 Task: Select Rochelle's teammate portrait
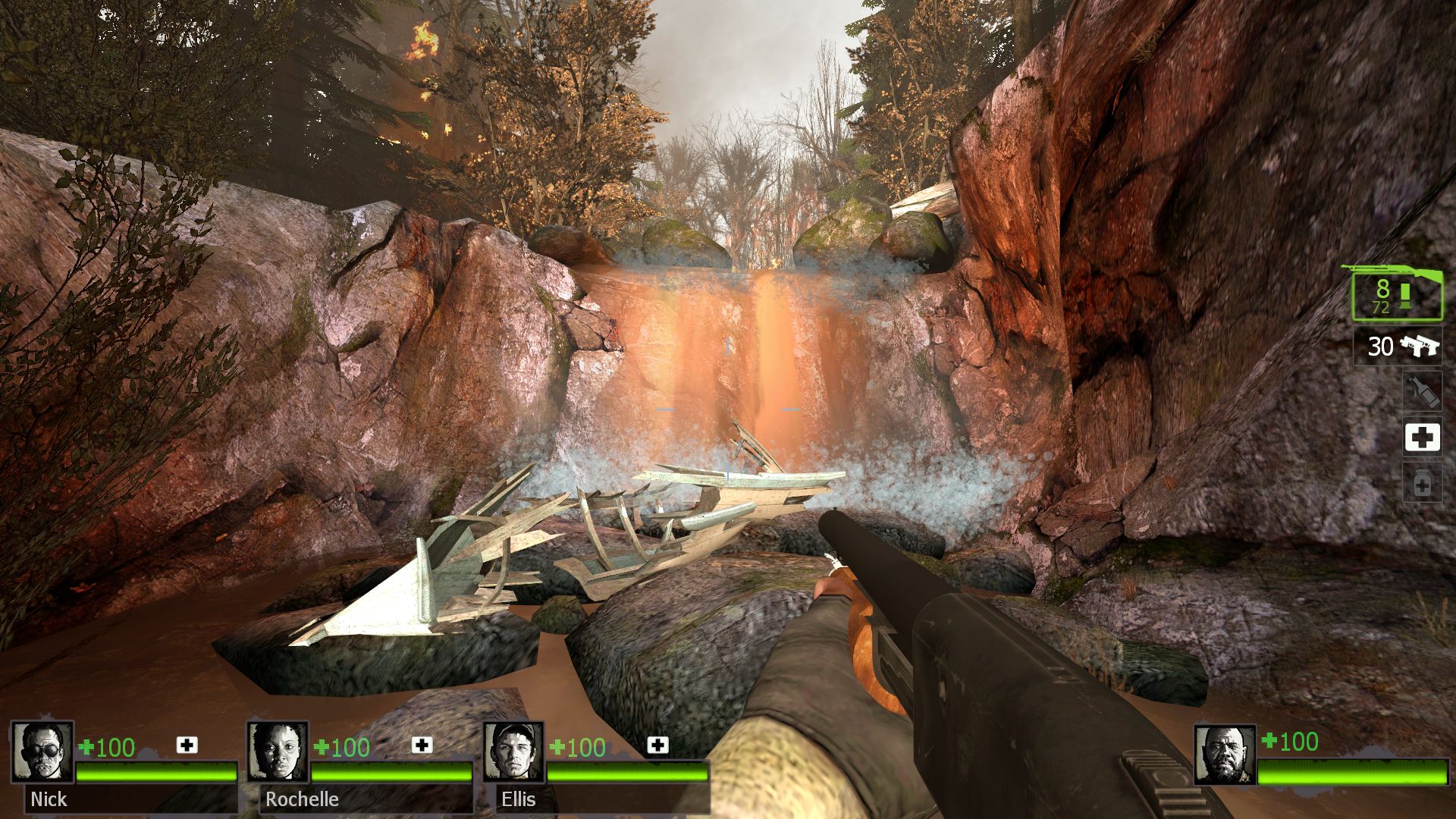(x=278, y=752)
